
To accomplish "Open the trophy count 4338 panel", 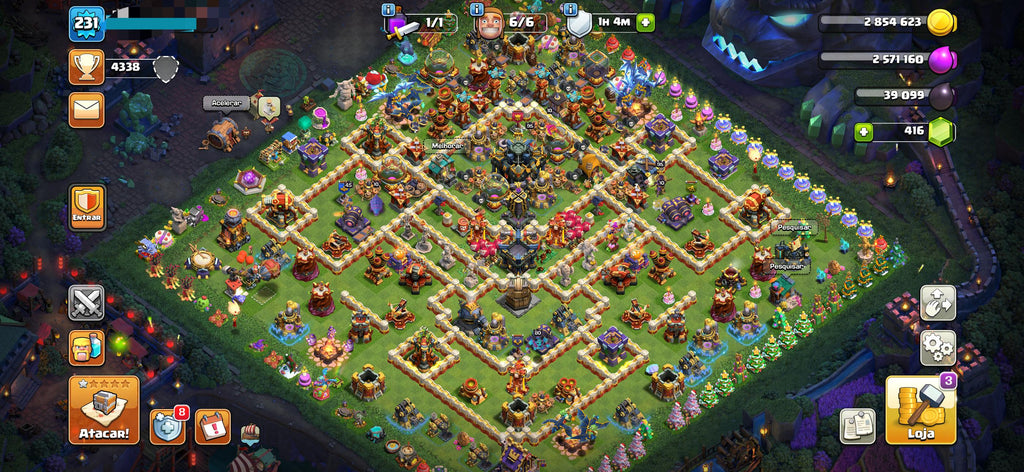I will pyautogui.click(x=125, y=67).
